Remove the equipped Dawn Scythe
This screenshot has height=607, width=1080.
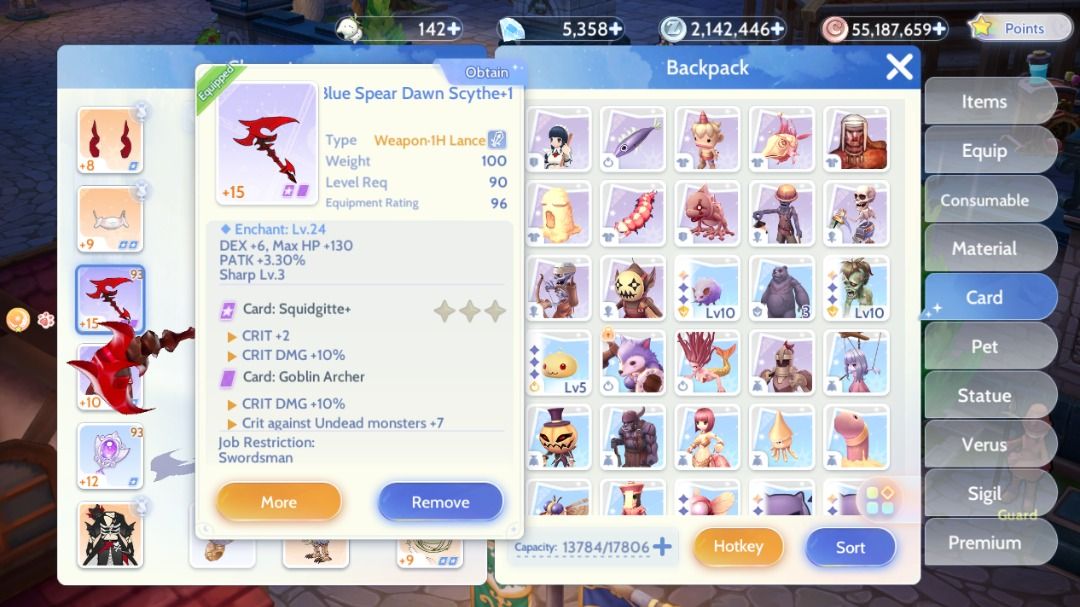pos(440,502)
